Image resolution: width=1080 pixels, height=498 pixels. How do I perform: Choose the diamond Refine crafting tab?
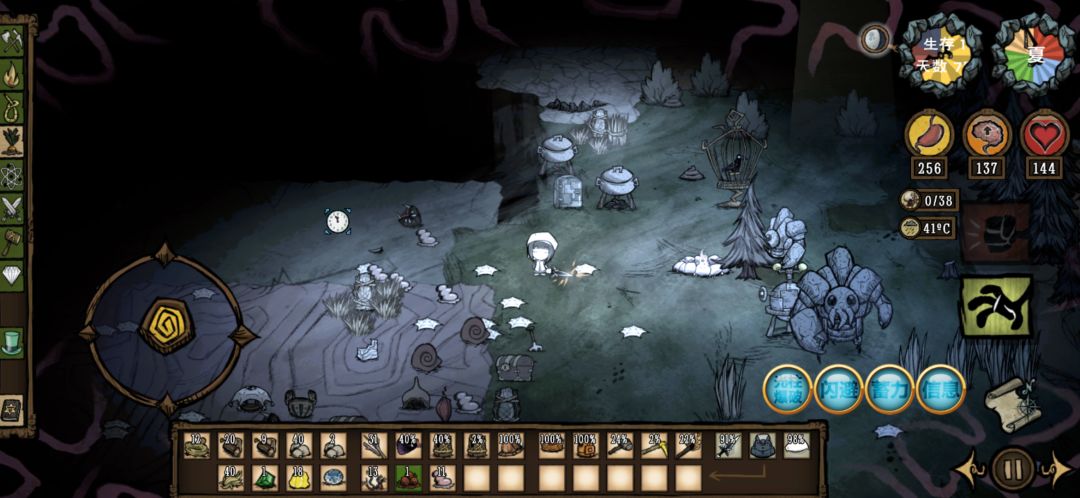[12, 274]
